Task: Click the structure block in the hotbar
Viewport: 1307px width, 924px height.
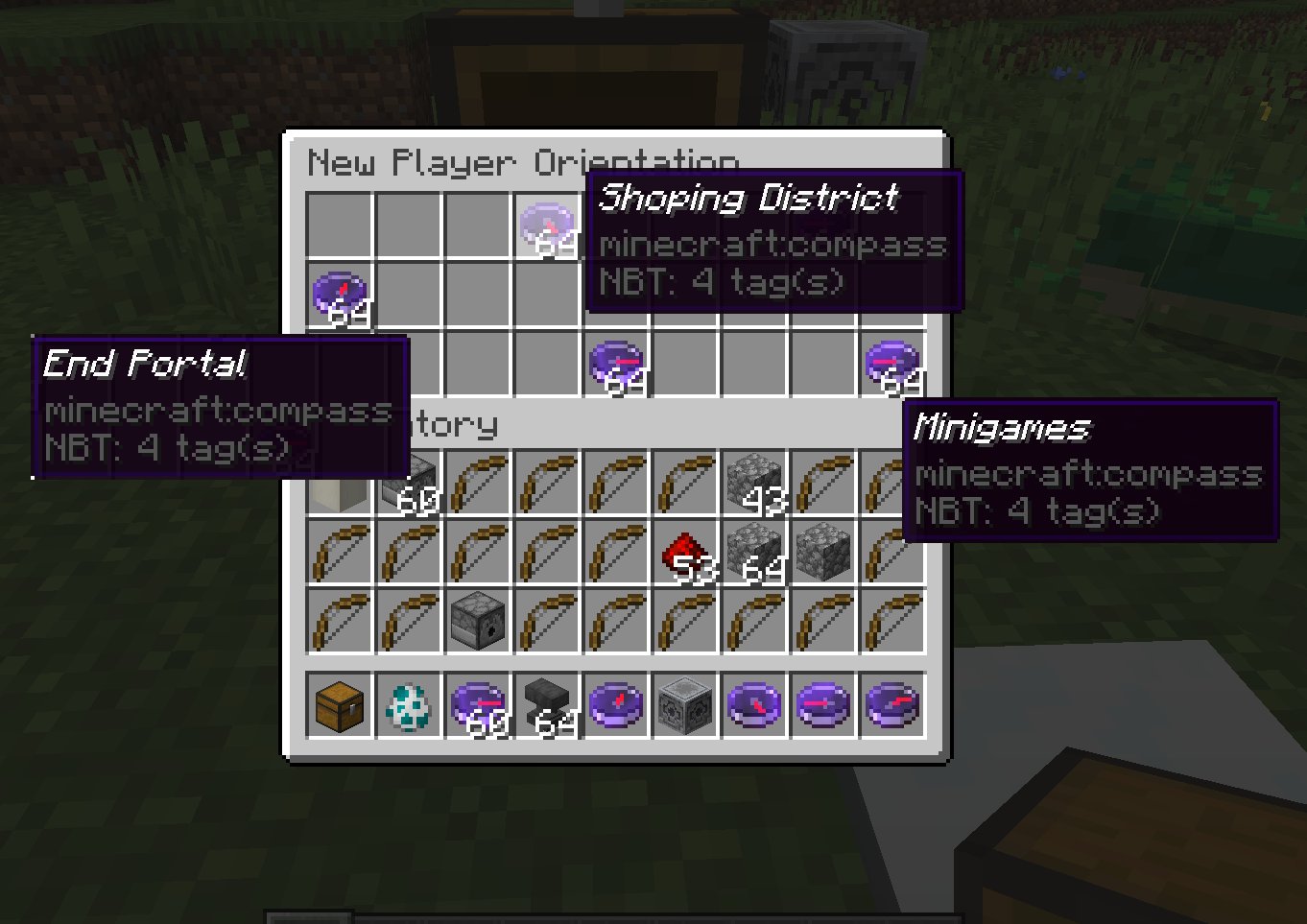Action: (x=686, y=707)
